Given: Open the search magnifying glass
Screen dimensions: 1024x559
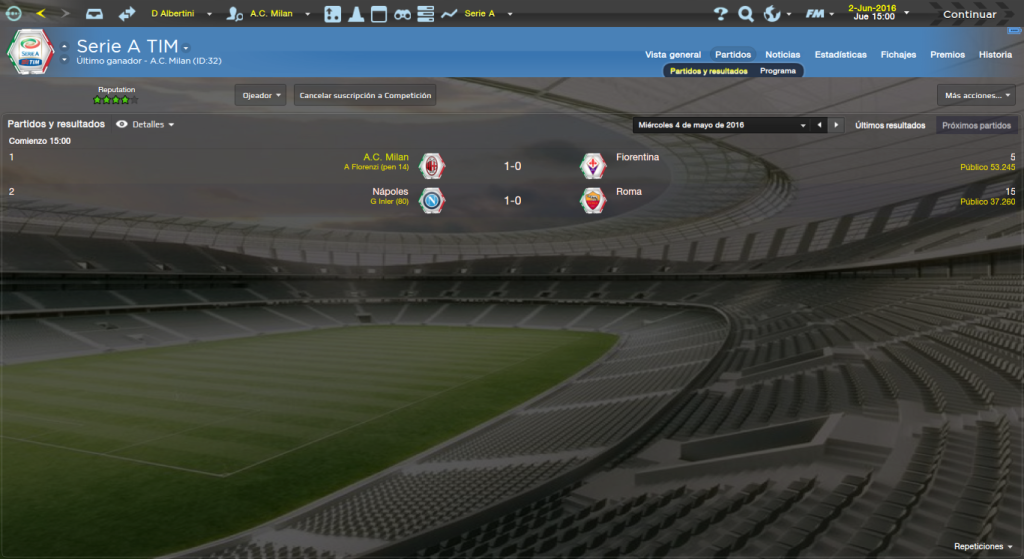Looking at the screenshot, I should click(x=745, y=14).
